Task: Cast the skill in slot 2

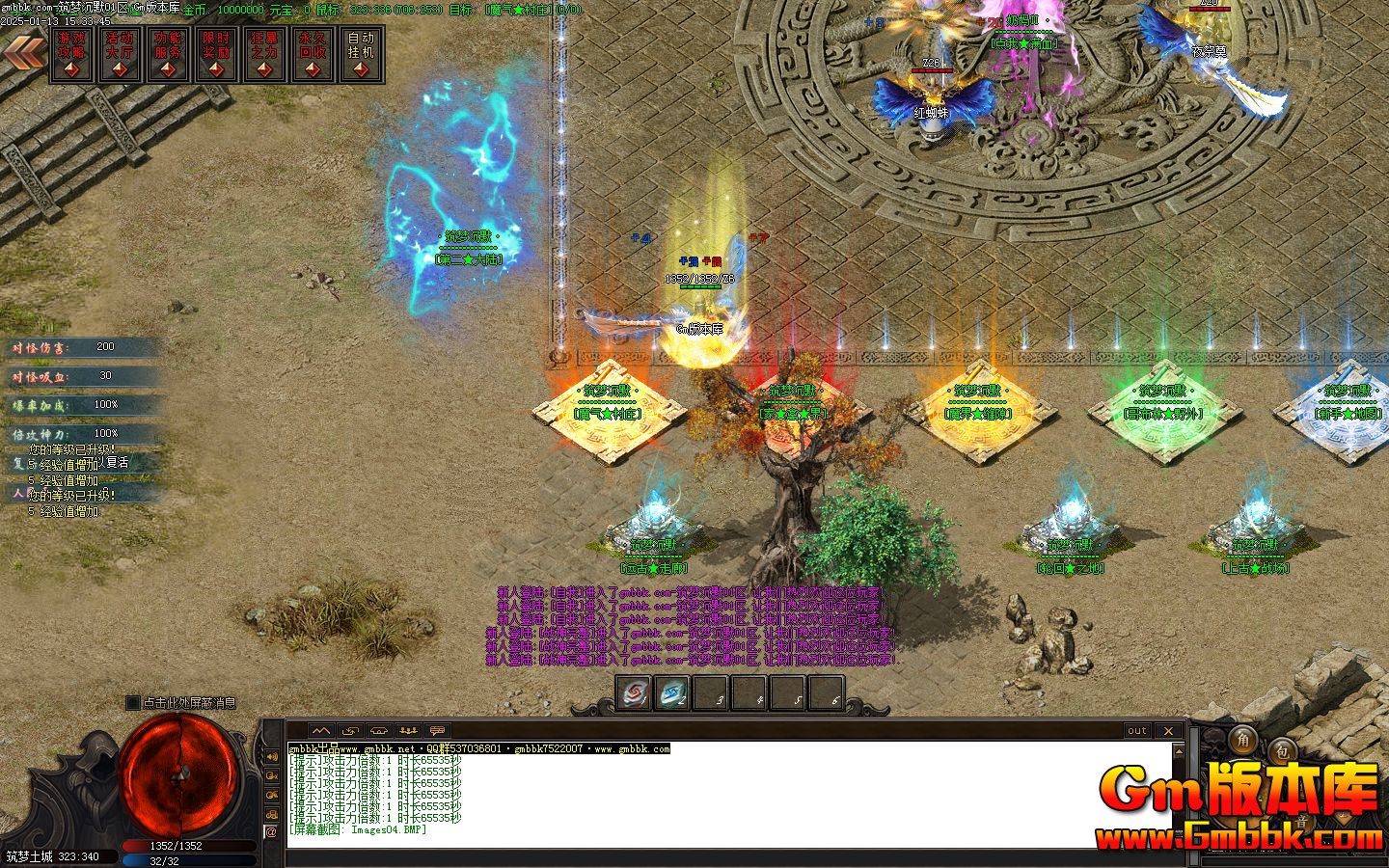Action: (x=670, y=692)
